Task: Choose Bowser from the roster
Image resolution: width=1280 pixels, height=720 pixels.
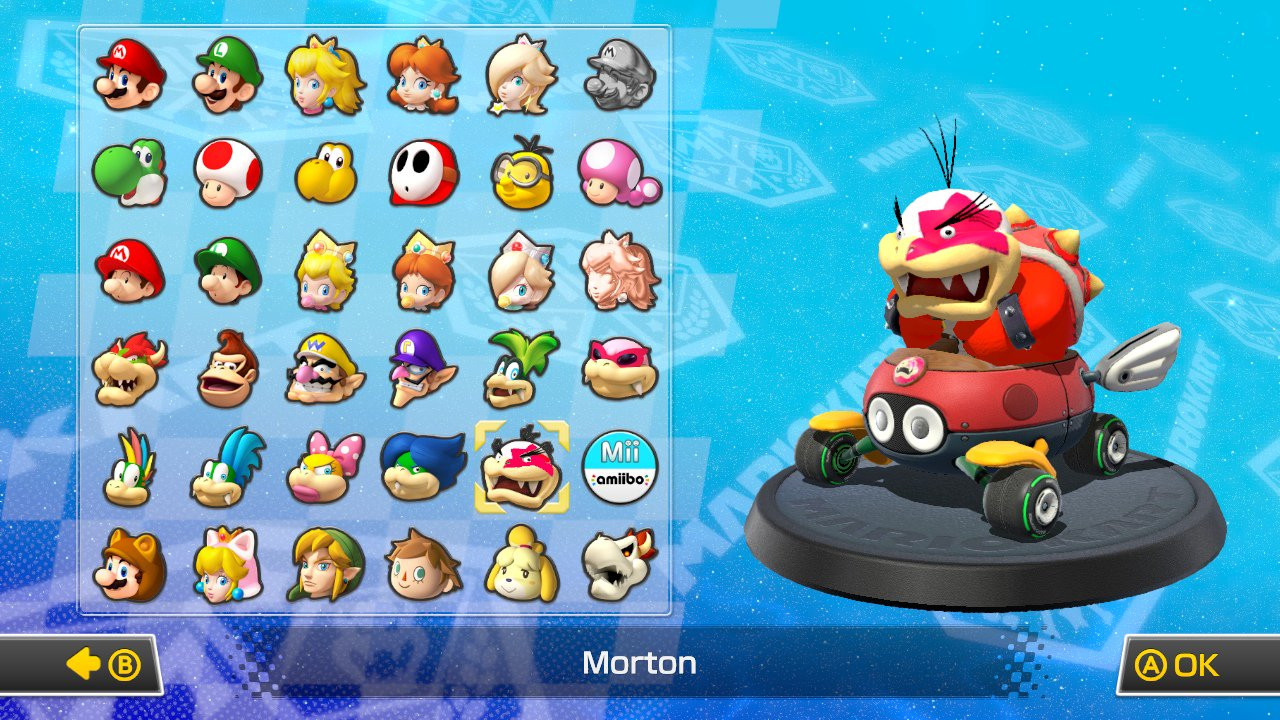Action: pos(127,368)
